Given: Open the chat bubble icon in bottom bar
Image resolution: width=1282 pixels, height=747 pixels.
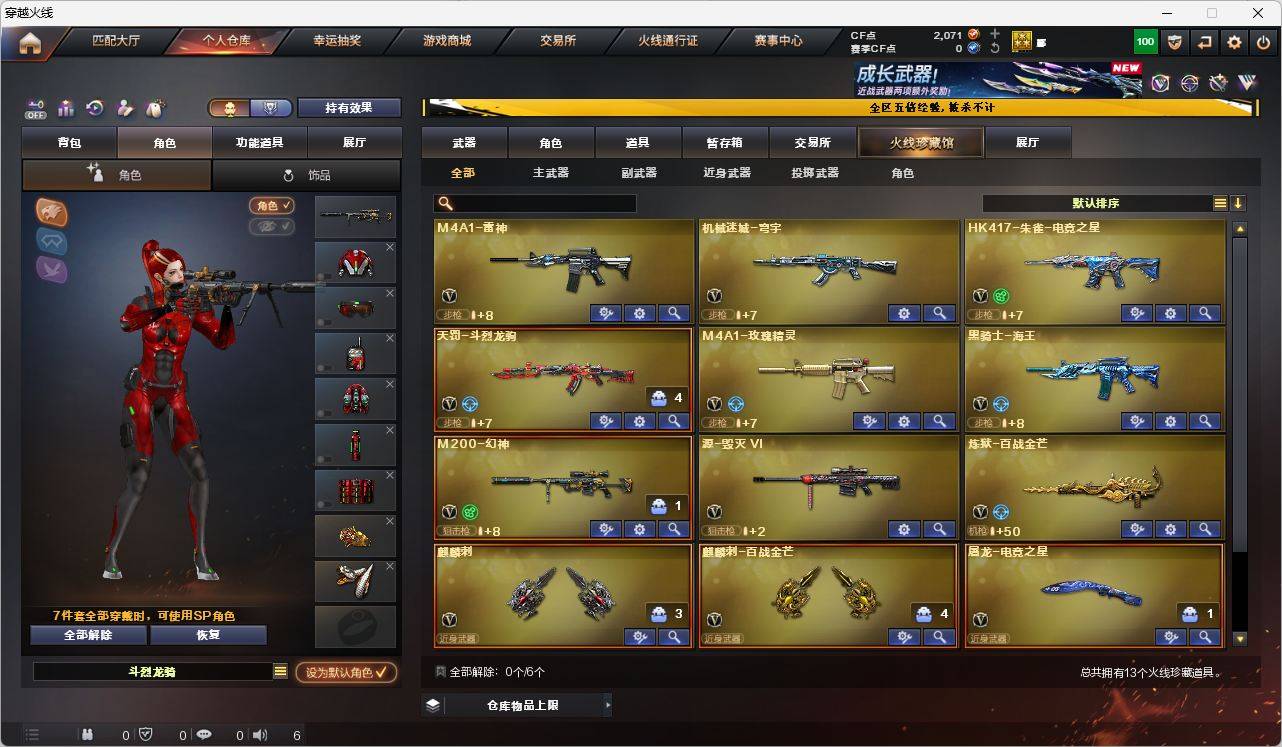Looking at the screenshot, I should (x=204, y=735).
